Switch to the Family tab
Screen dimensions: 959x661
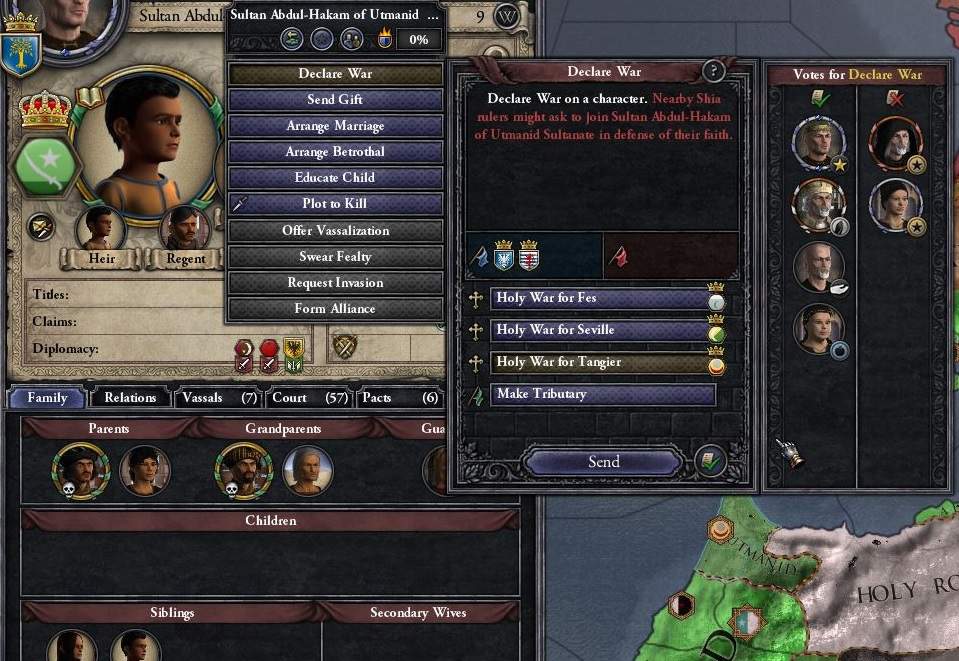tap(47, 398)
